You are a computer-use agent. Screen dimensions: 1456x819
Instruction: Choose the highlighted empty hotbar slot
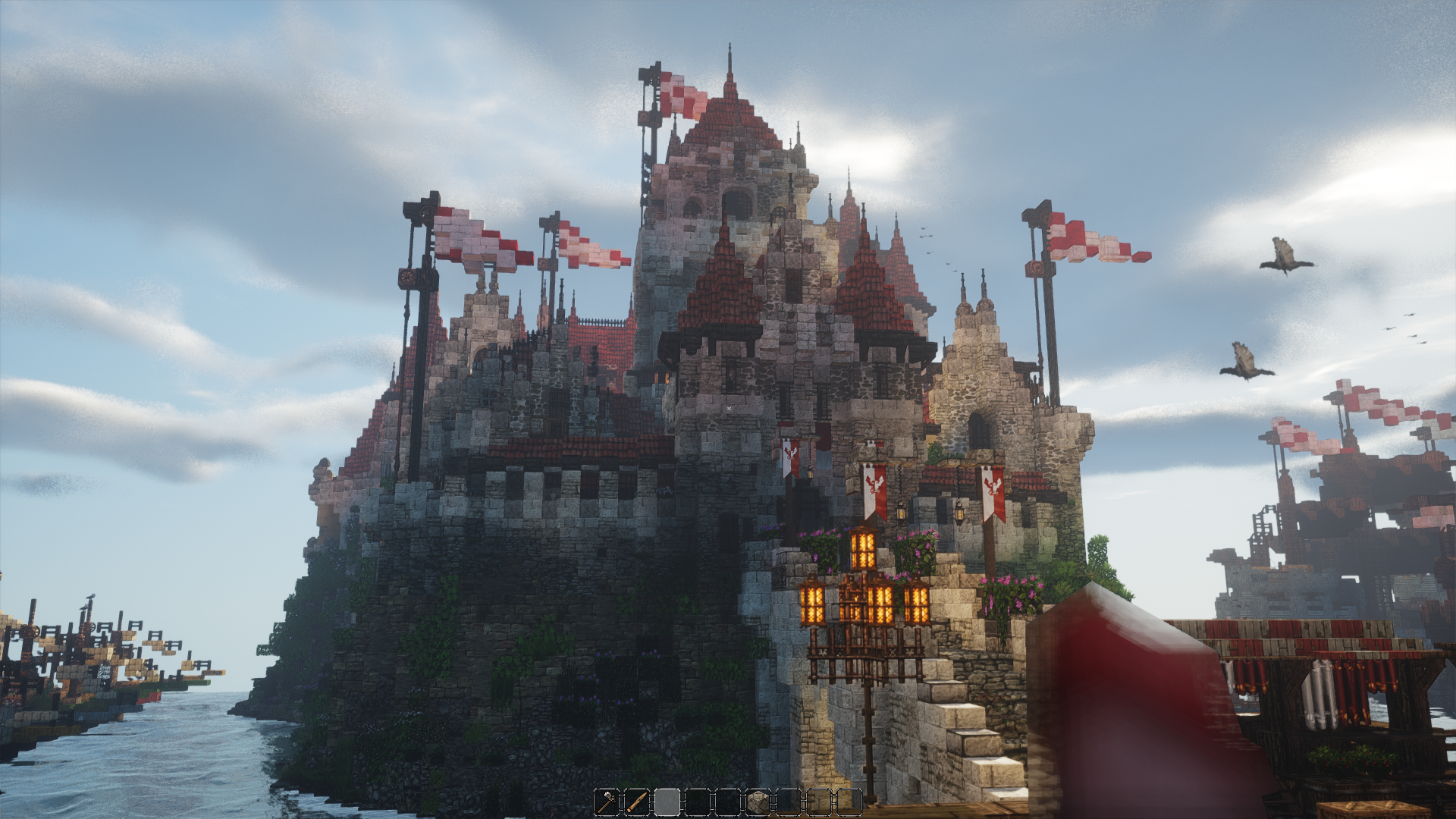point(667,802)
